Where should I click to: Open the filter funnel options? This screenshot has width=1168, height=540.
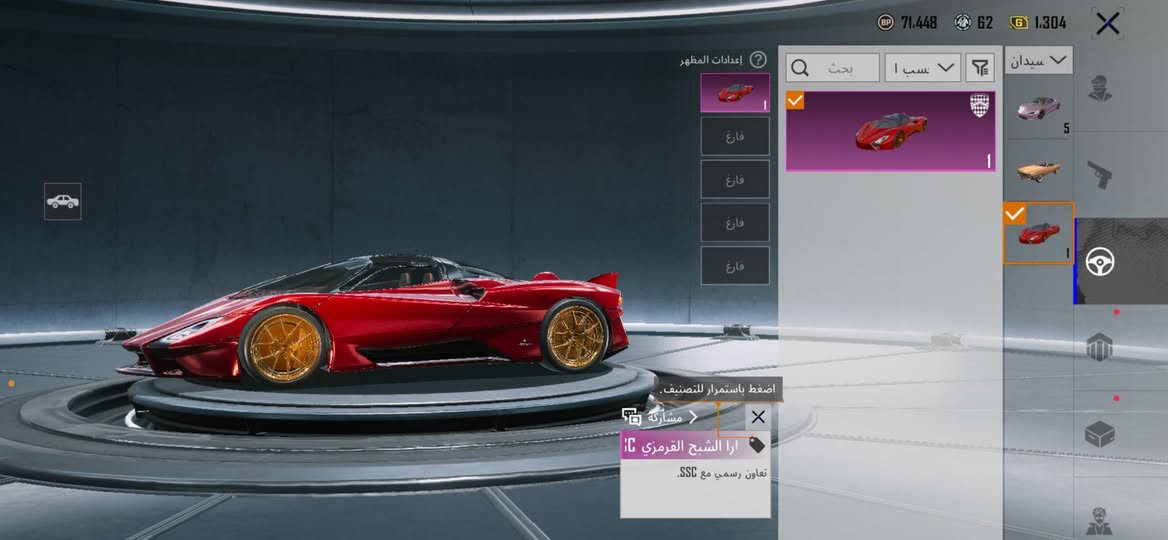click(980, 68)
